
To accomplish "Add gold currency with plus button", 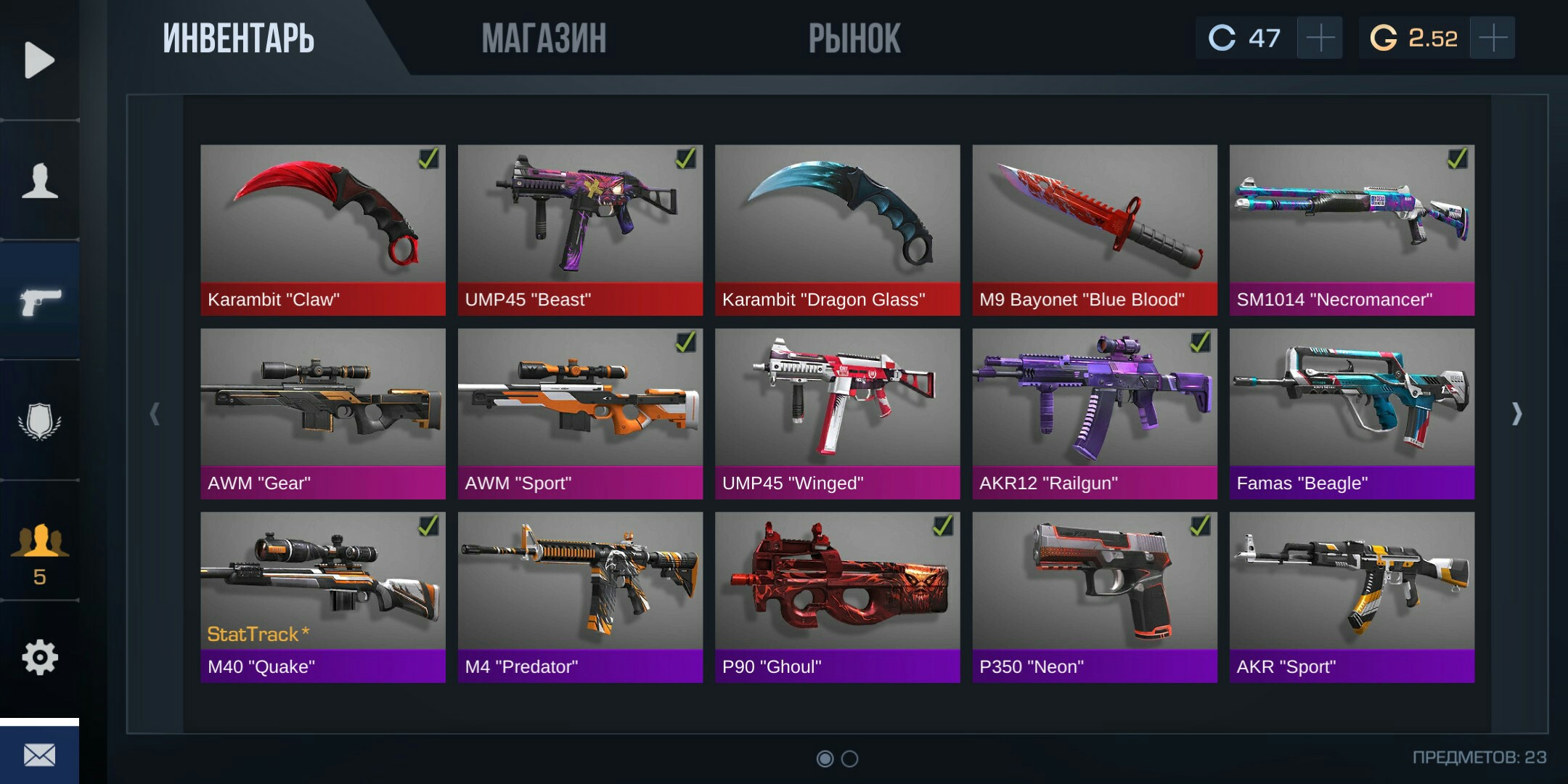I will [x=1493, y=38].
